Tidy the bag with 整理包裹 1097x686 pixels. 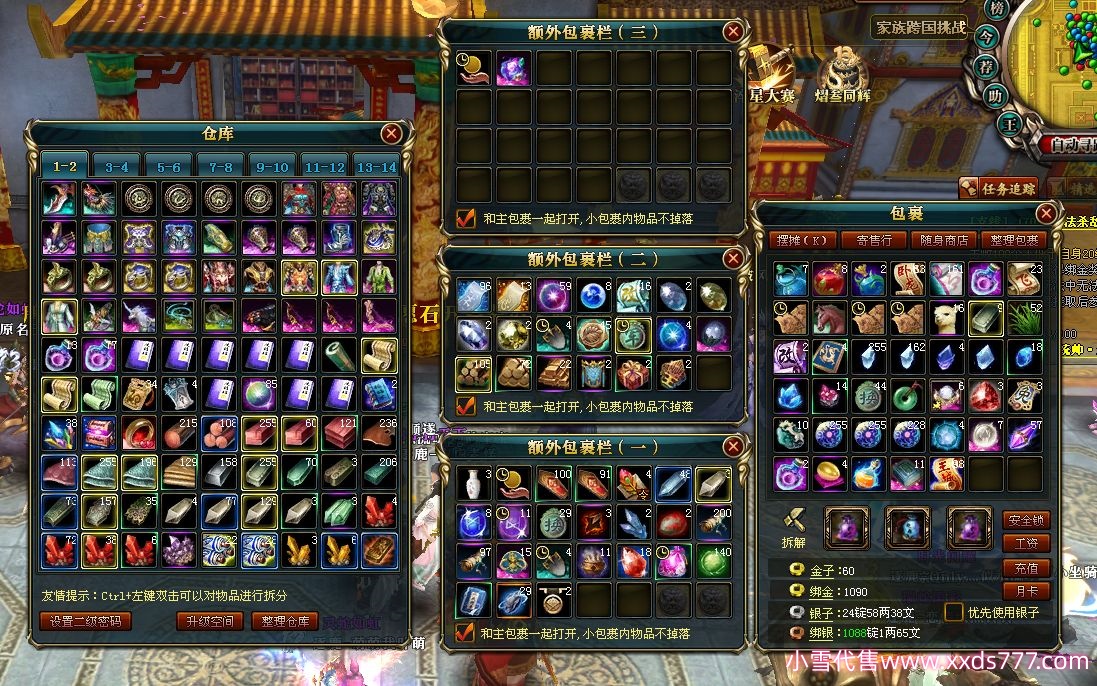coord(1014,240)
